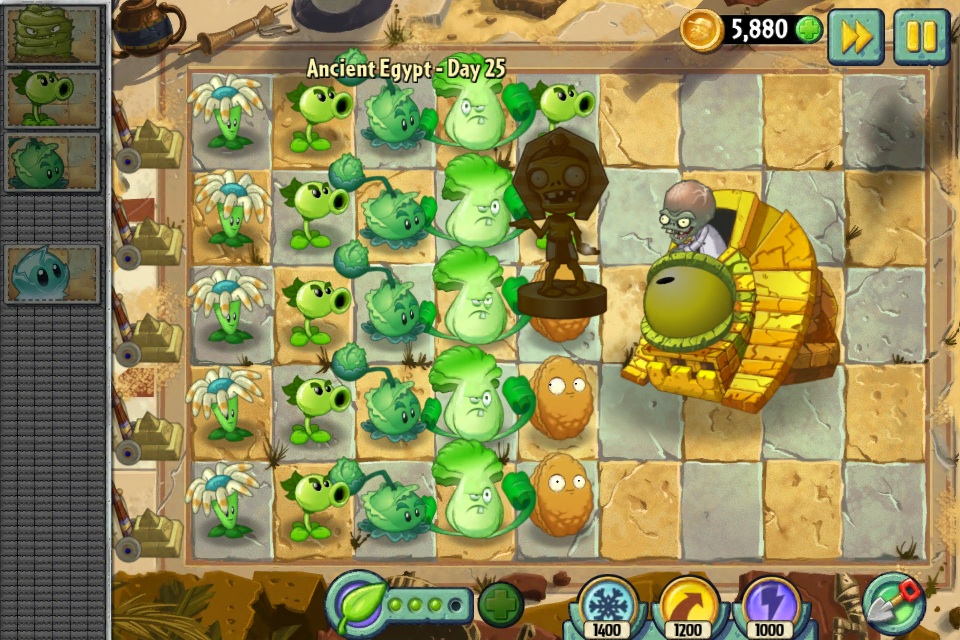Purchase extra Plant Food with the plus button
The height and width of the screenshot is (640, 960).
pyautogui.click(x=500, y=604)
